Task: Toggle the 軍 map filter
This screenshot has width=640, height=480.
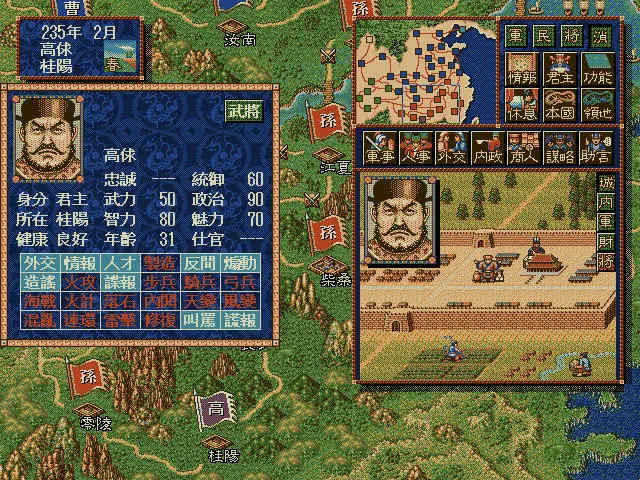Action: [x=515, y=33]
